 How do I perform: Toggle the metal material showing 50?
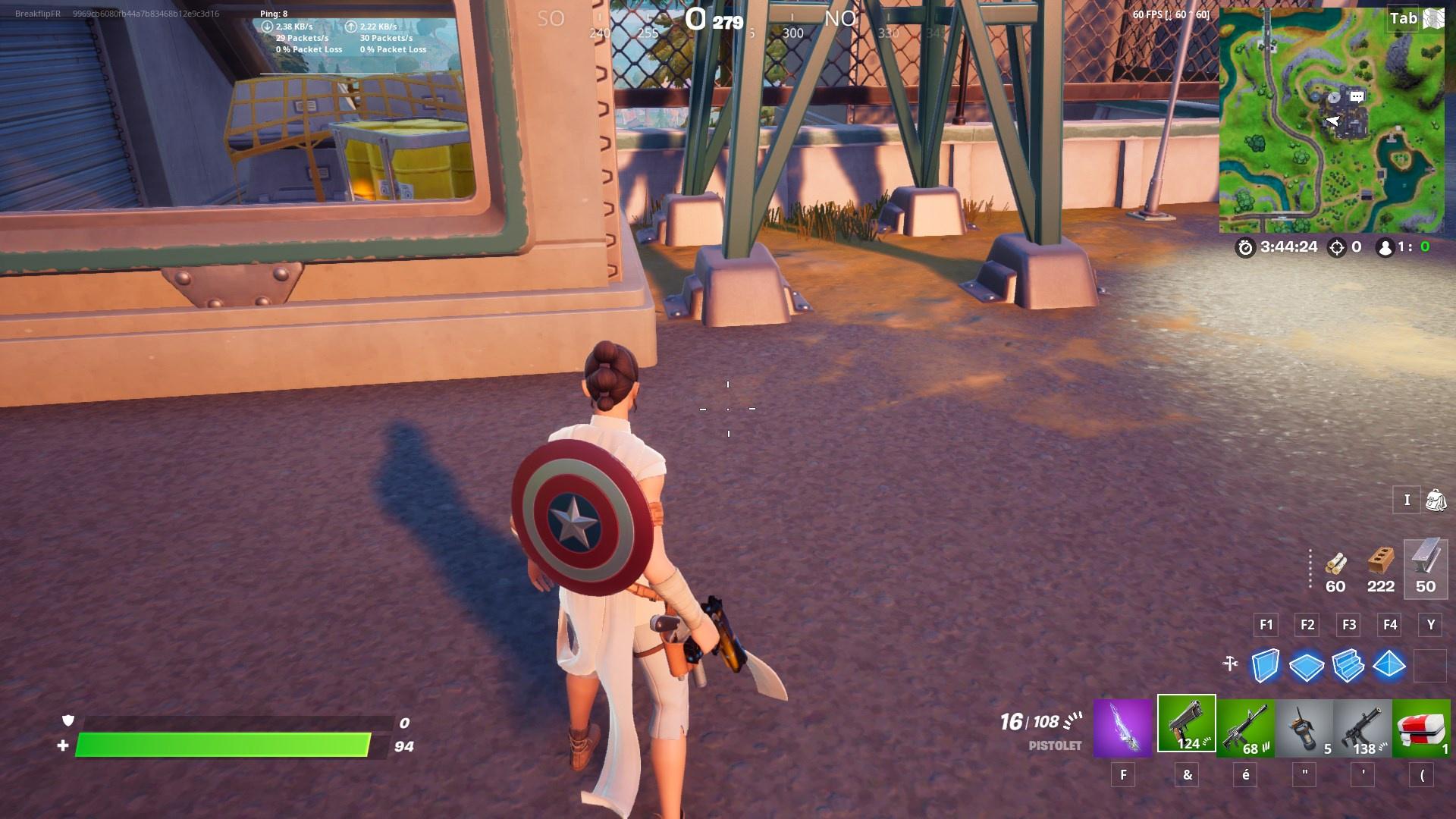[1426, 569]
